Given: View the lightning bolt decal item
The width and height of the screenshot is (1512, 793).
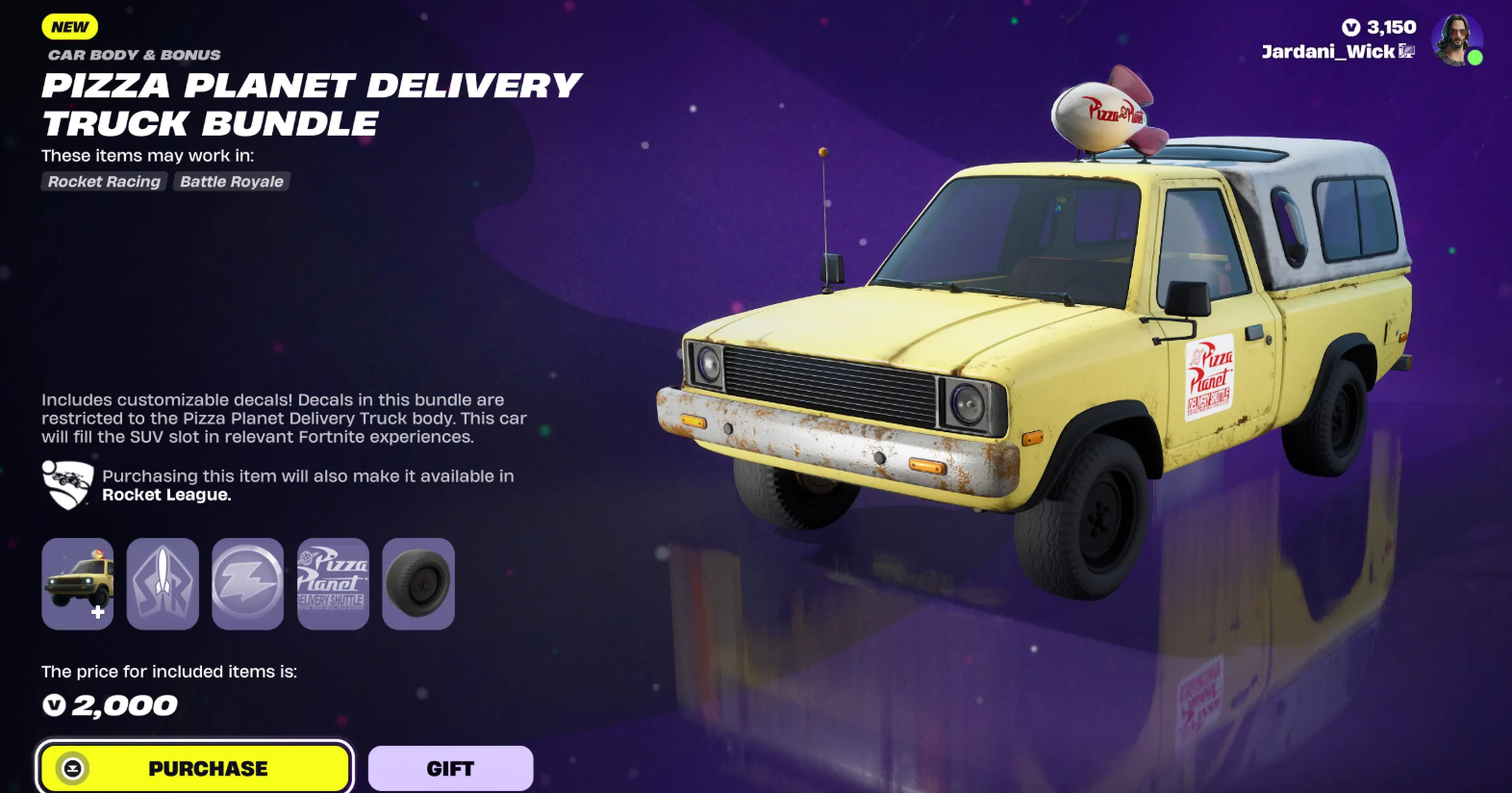Looking at the screenshot, I should coord(247,583).
